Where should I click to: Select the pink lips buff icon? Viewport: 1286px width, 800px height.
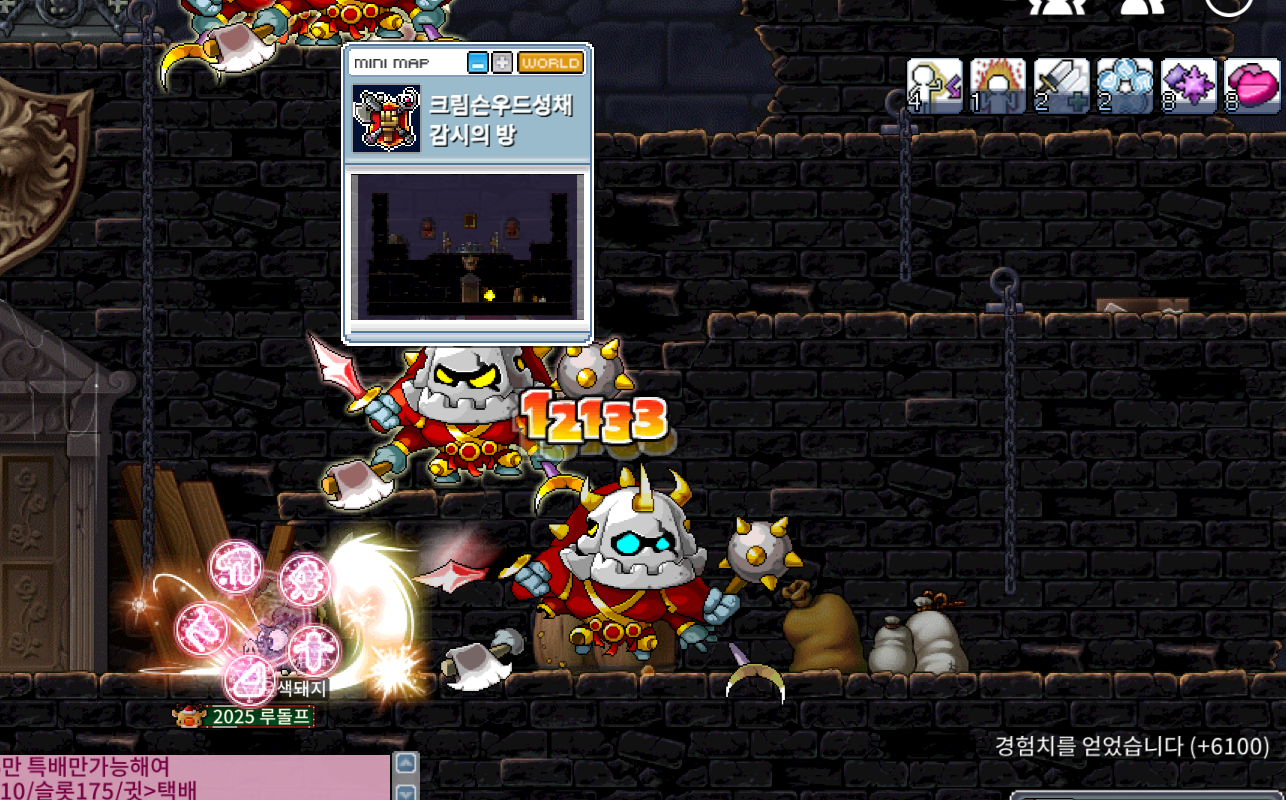[x=1252, y=86]
